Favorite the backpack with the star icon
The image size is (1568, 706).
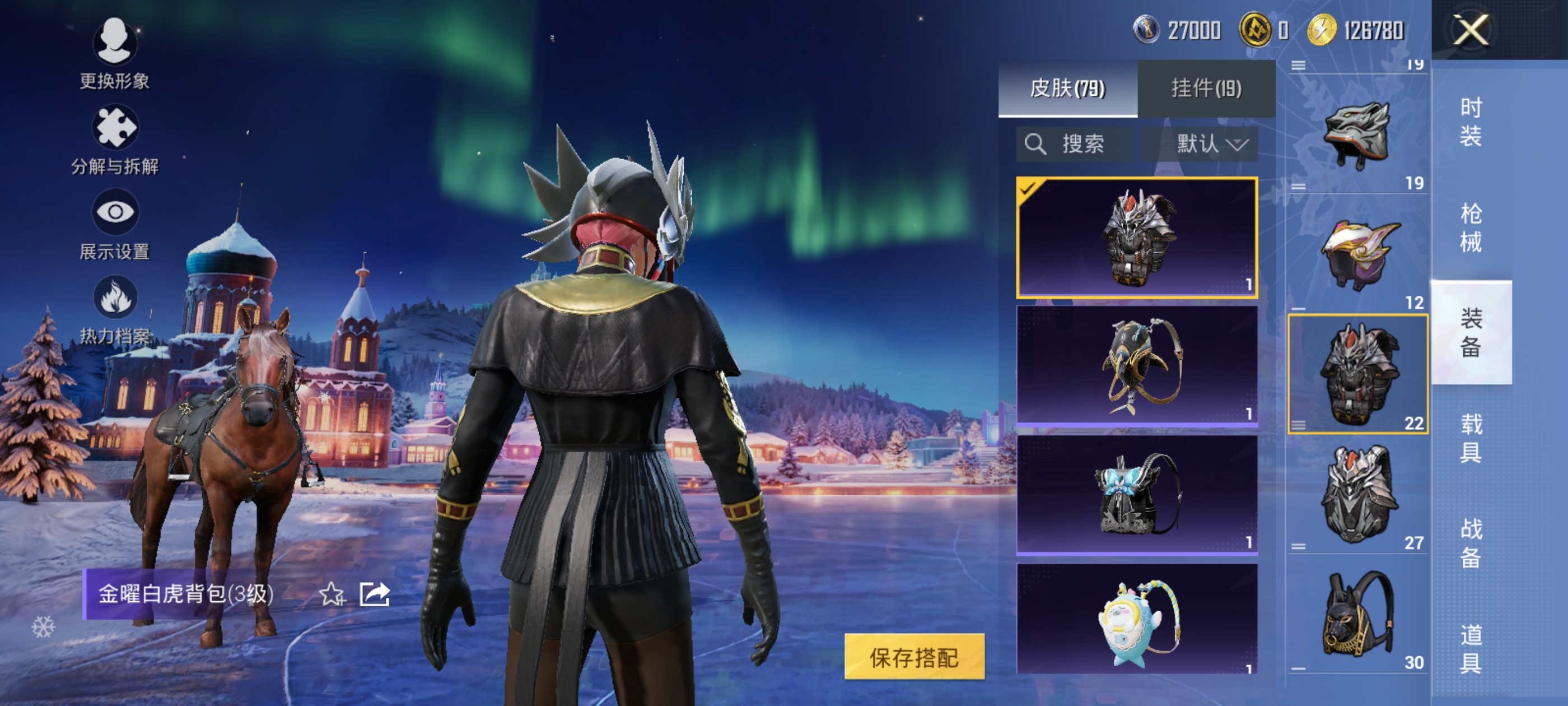(332, 594)
